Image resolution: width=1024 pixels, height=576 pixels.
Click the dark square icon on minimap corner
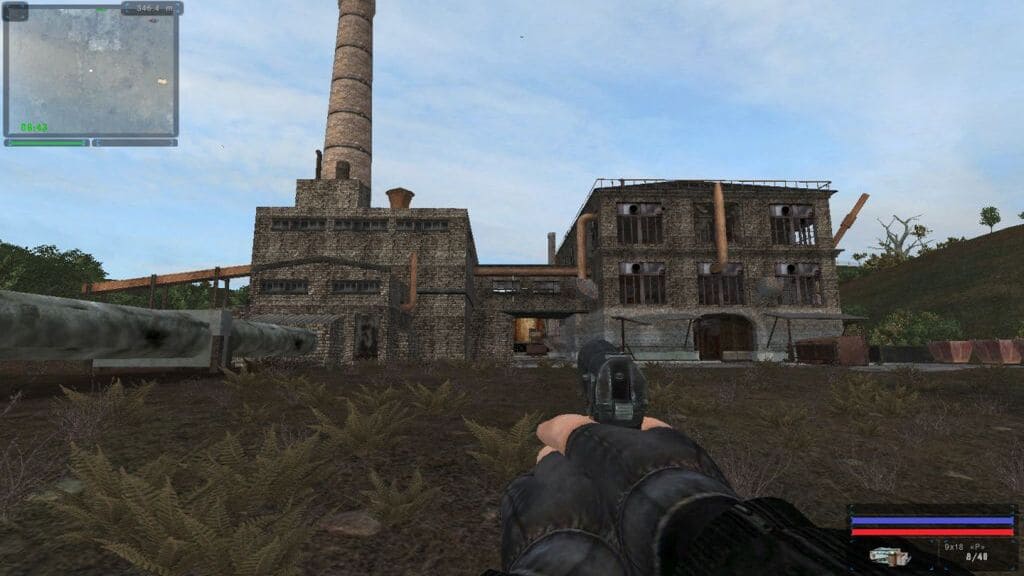15,11
